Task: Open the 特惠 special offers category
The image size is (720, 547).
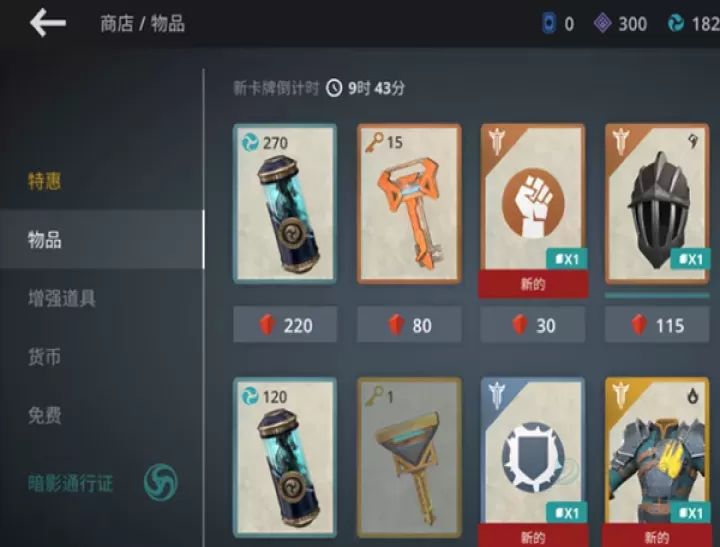Action: click(x=45, y=182)
